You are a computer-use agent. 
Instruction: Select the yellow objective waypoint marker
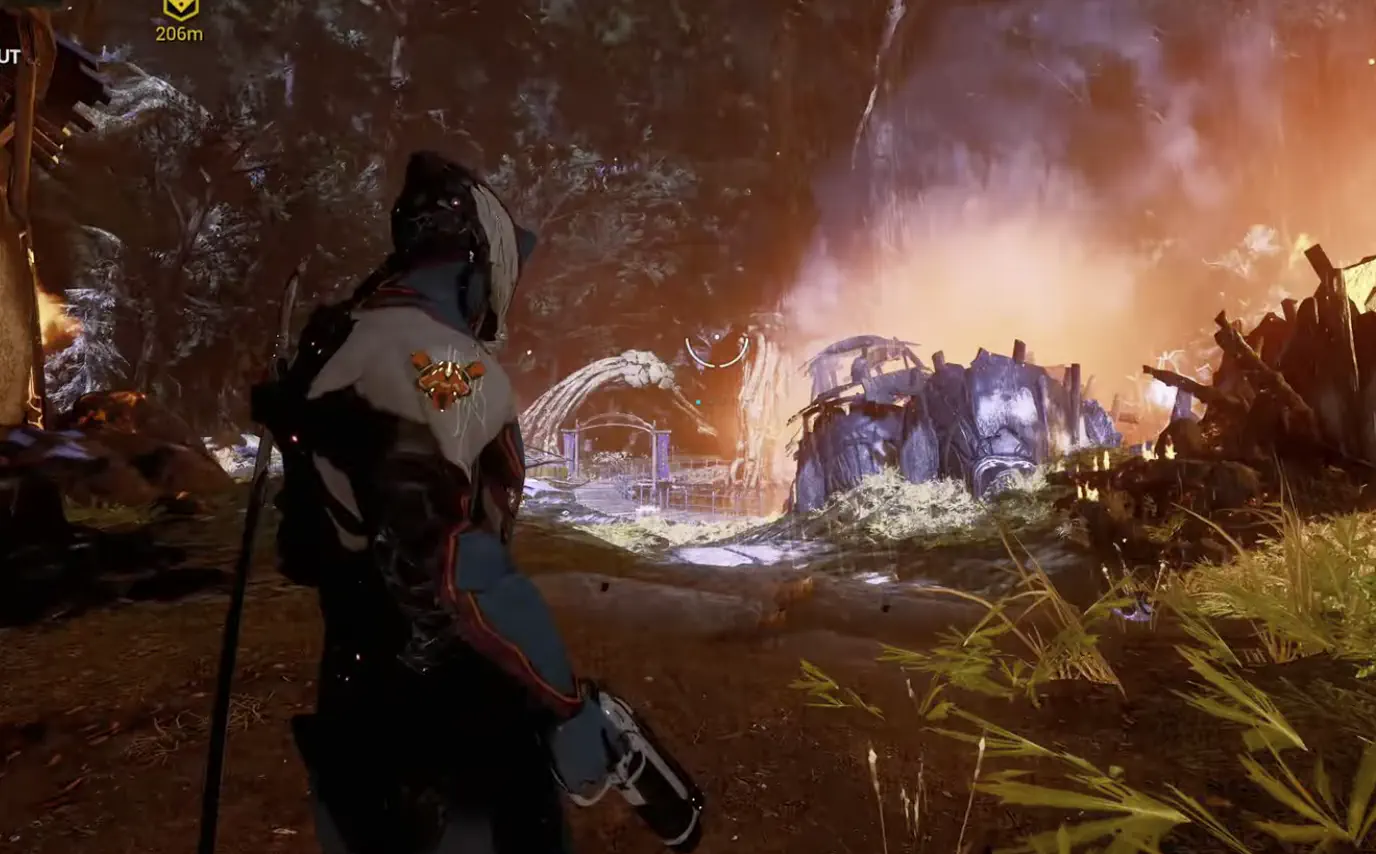[x=180, y=9]
